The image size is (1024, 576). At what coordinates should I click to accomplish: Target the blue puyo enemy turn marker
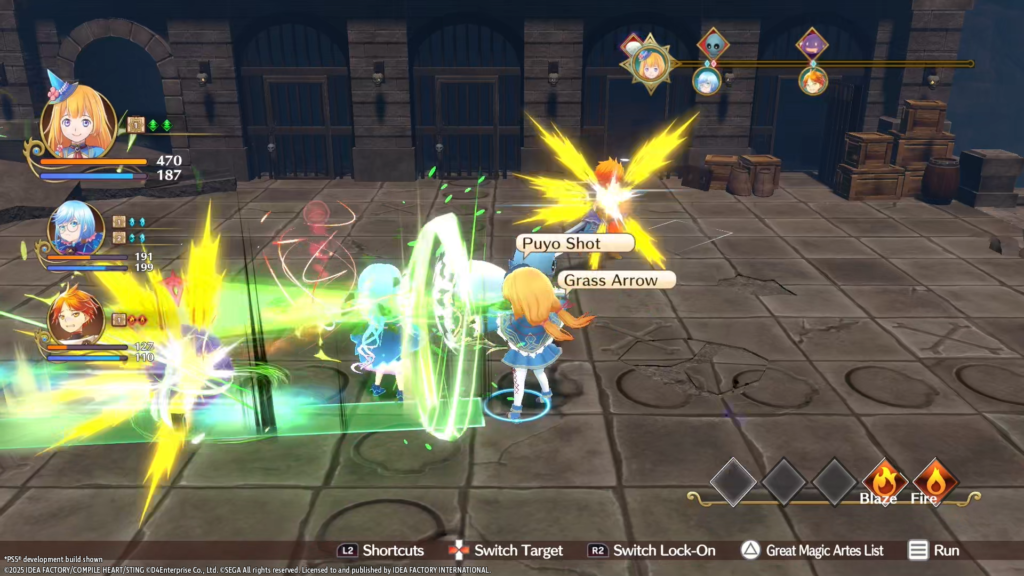click(x=712, y=45)
